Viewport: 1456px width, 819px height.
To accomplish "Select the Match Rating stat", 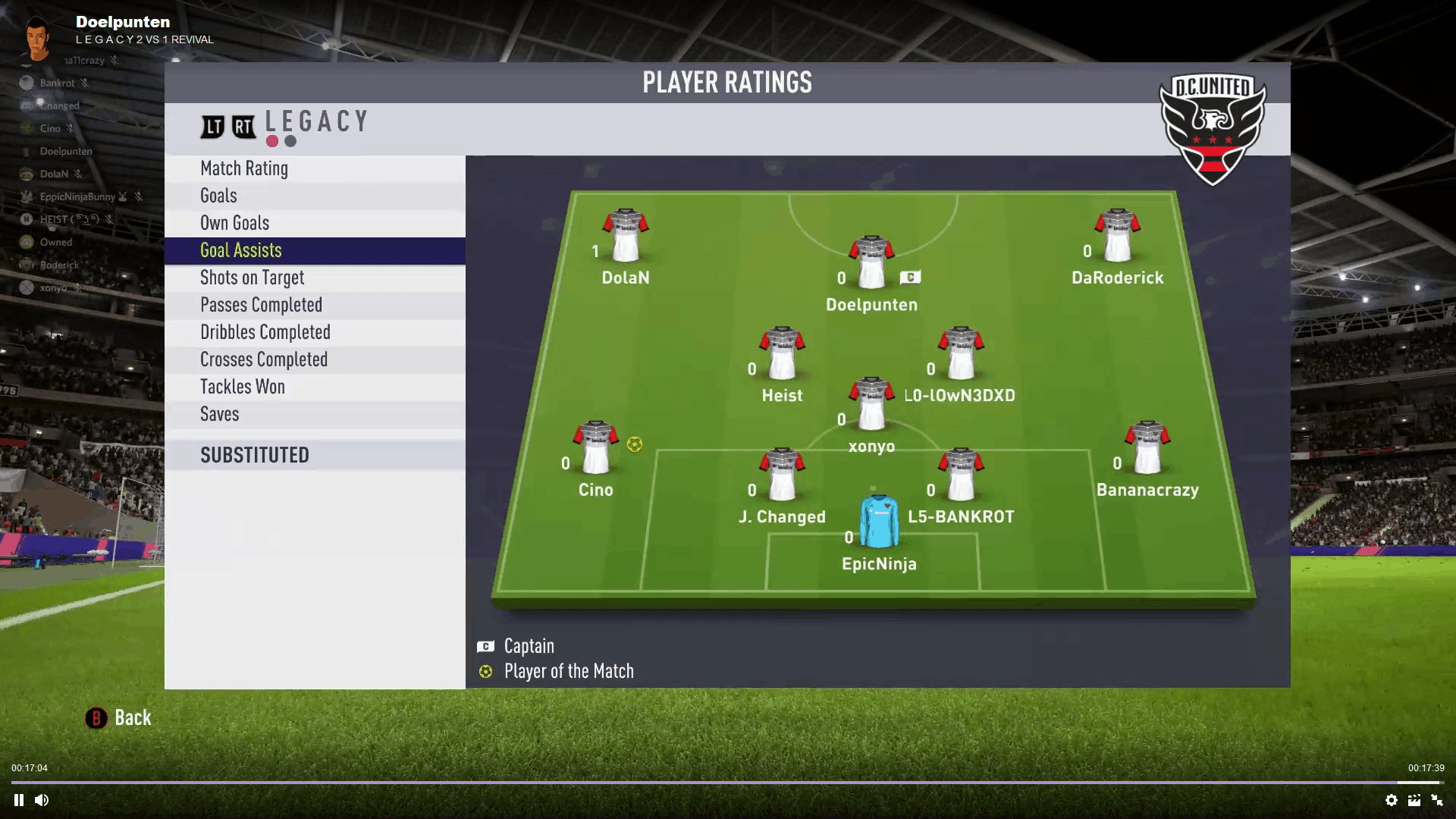I will pyautogui.click(x=244, y=168).
